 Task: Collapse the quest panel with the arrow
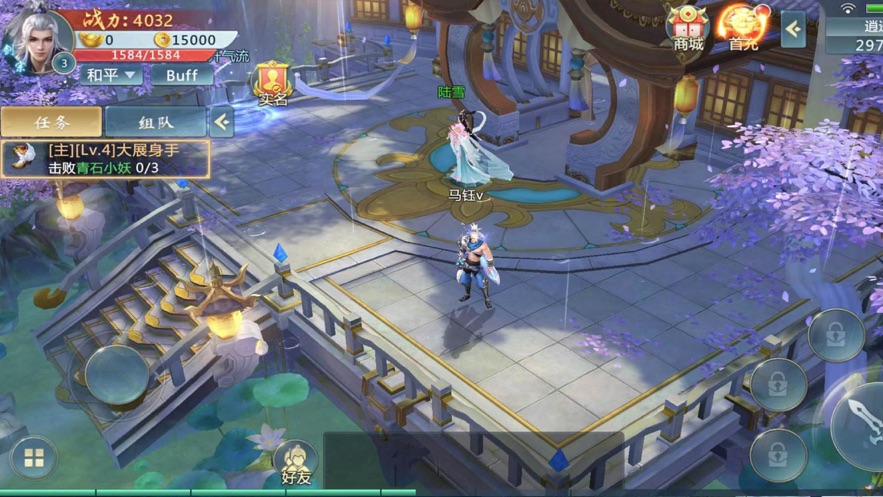pos(222,122)
